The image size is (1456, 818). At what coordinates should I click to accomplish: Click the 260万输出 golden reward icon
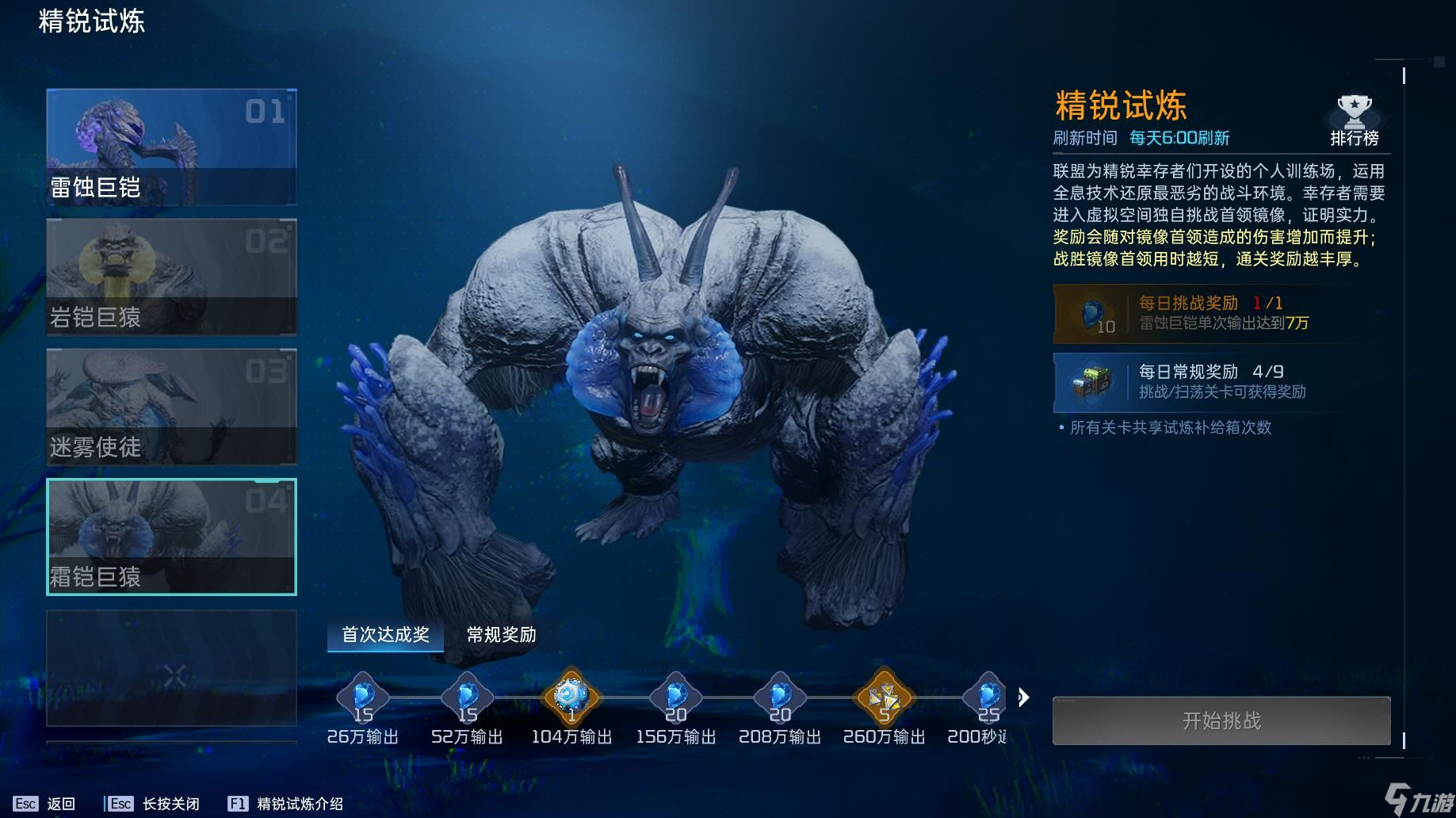pos(883,698)
